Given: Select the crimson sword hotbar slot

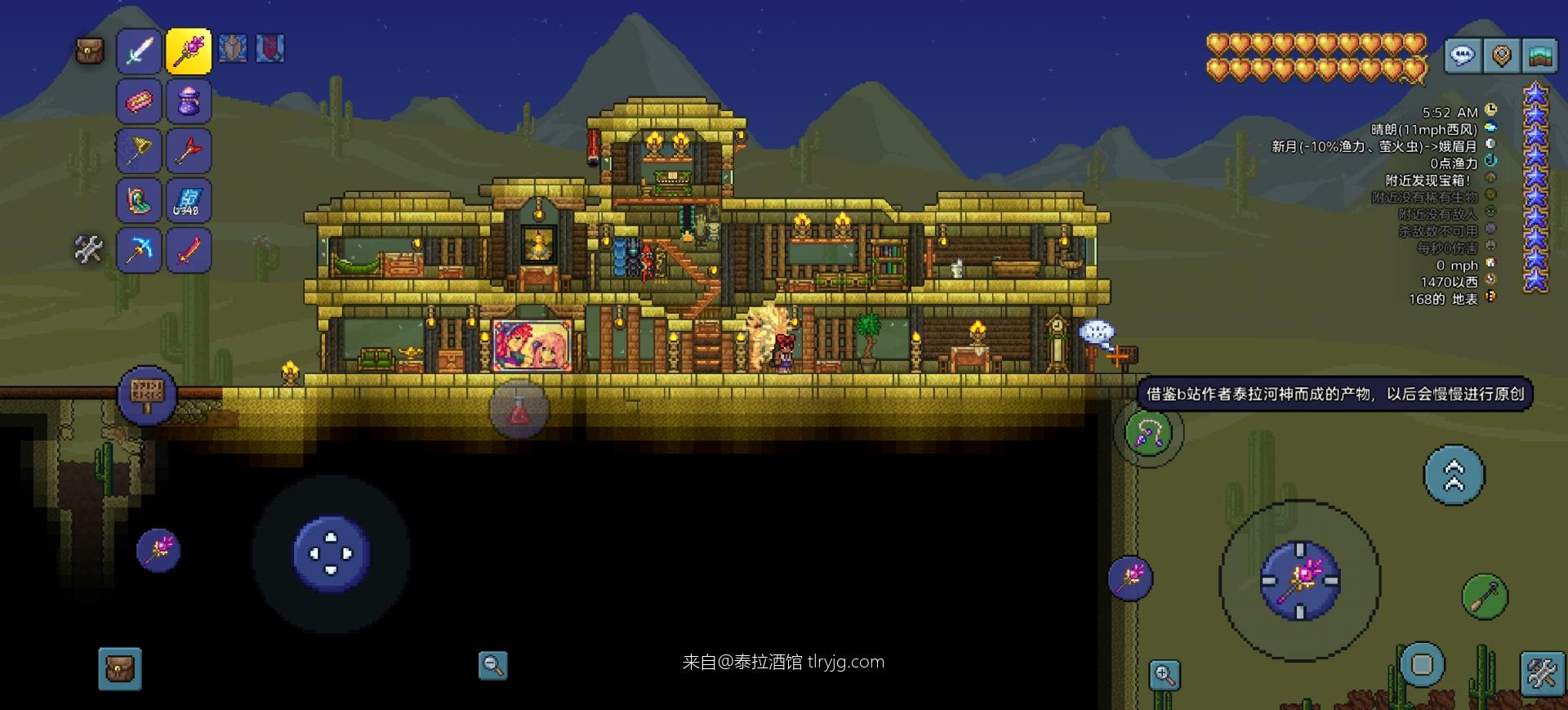Looking at the screenshot, I should pyautogui.click(x=189, y=250).
